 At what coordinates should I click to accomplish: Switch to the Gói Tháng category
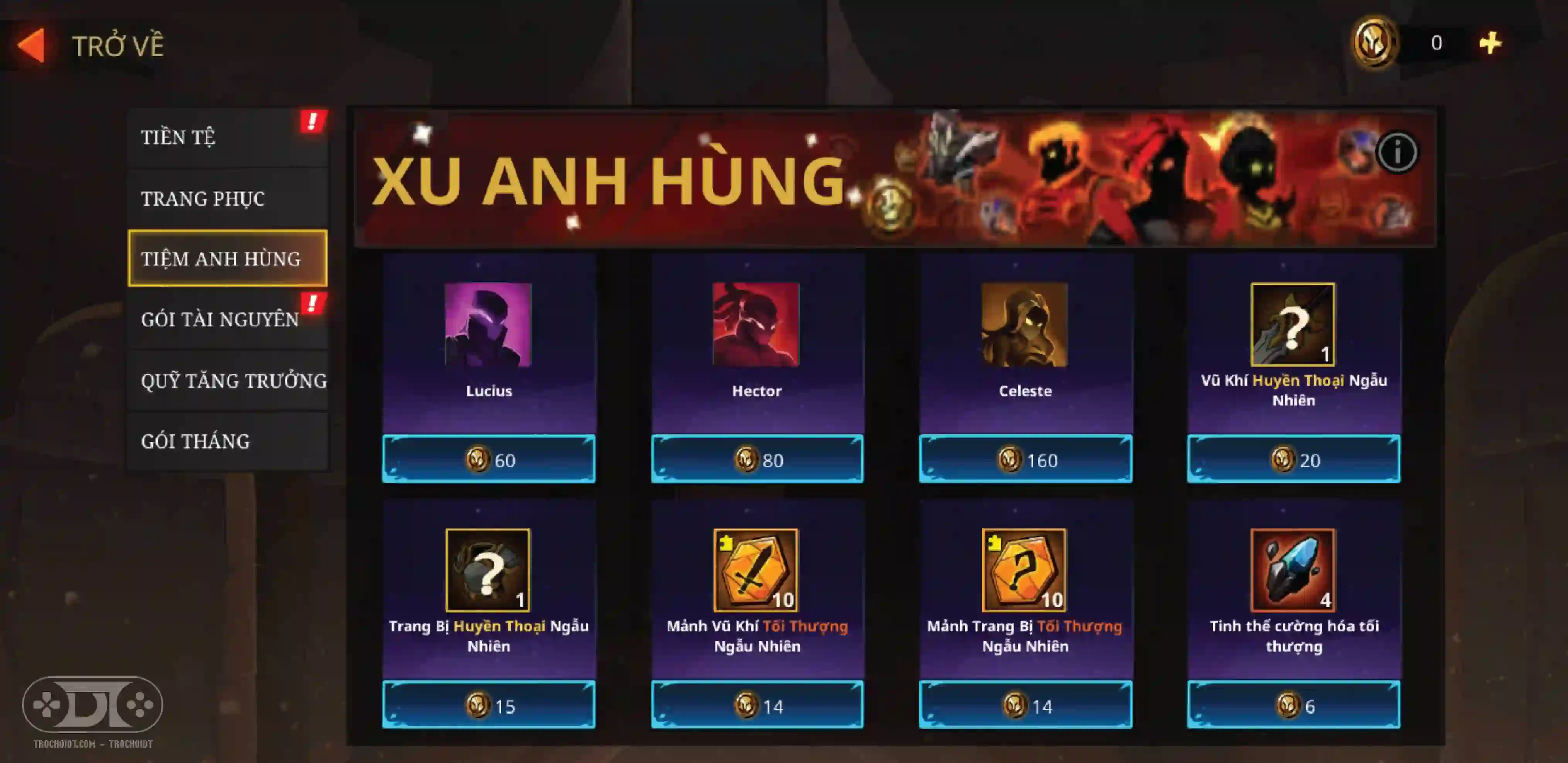click(227, 441)
